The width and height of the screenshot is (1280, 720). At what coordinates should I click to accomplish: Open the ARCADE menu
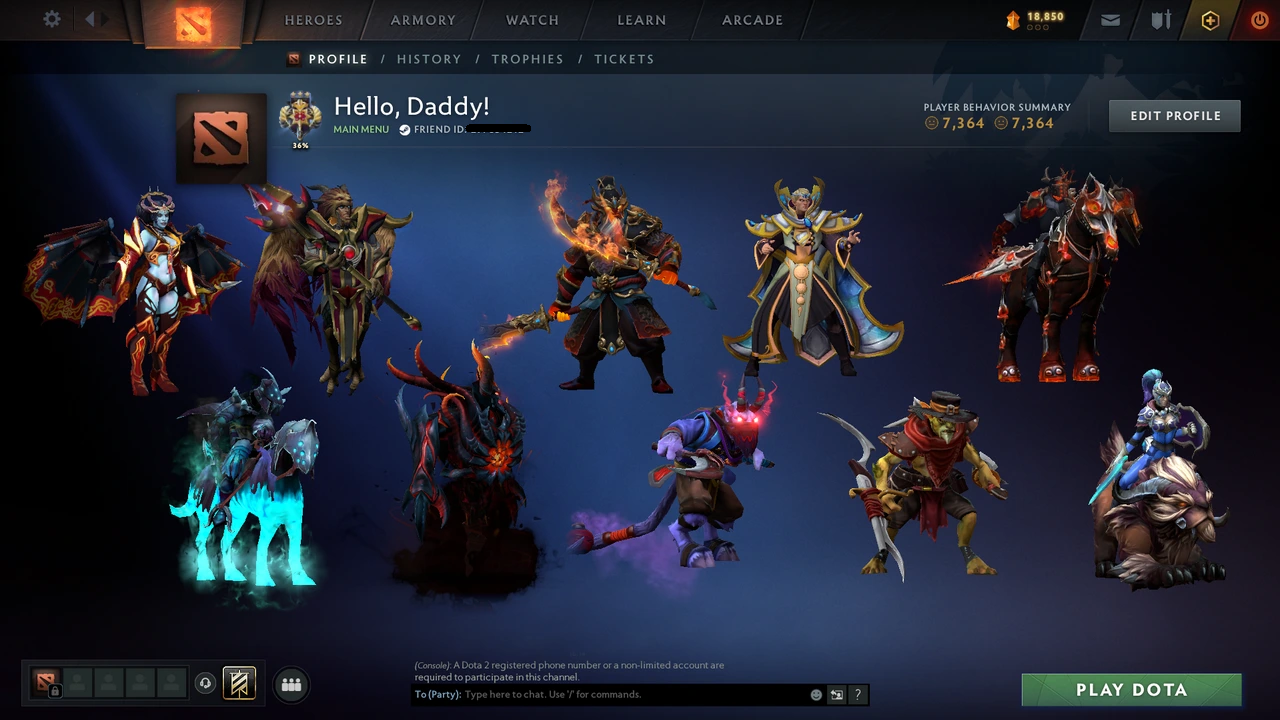tap(751, 20)
